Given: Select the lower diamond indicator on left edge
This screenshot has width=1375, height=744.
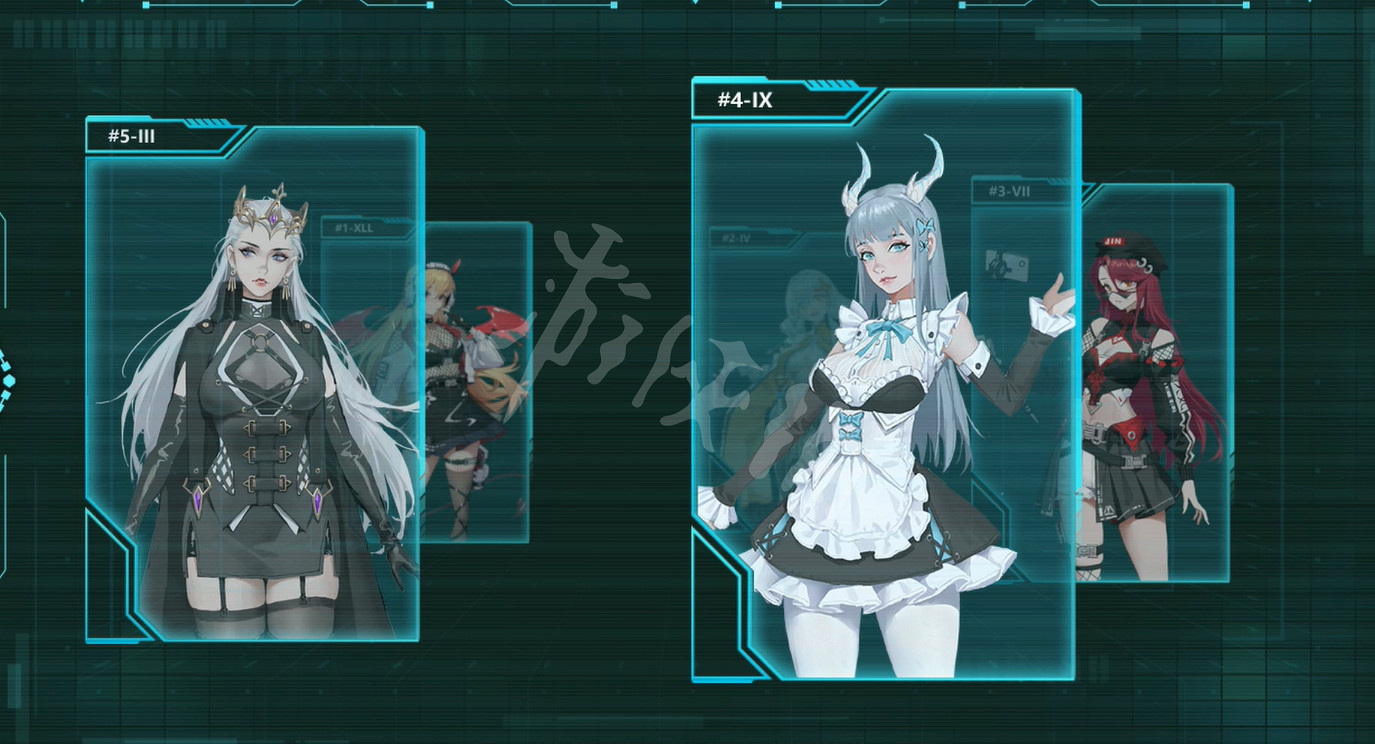Looking at the screenshot, I should (6, 396).
